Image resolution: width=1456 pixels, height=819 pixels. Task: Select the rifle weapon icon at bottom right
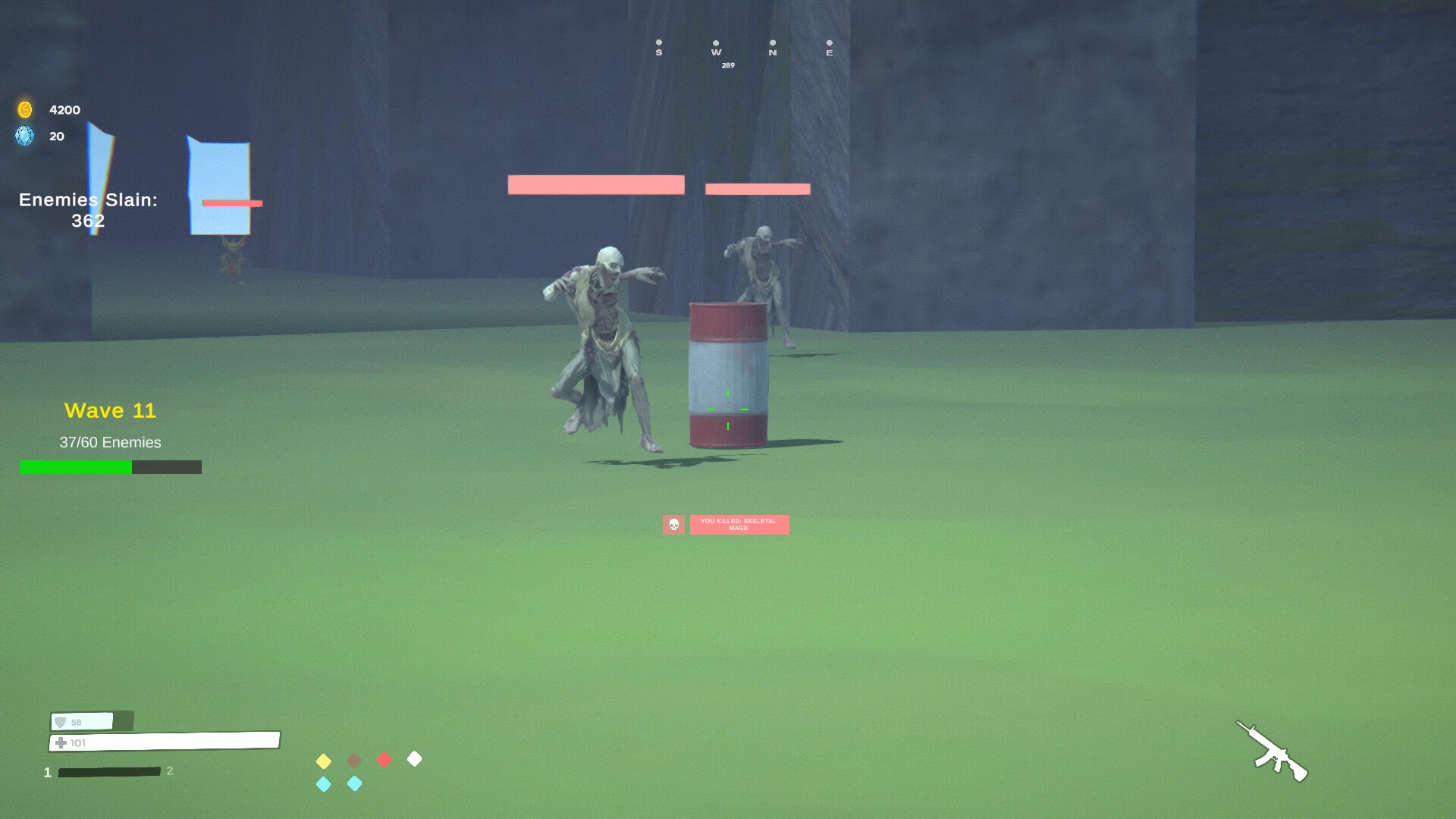pyautogui.click(x=1273, y=752)
